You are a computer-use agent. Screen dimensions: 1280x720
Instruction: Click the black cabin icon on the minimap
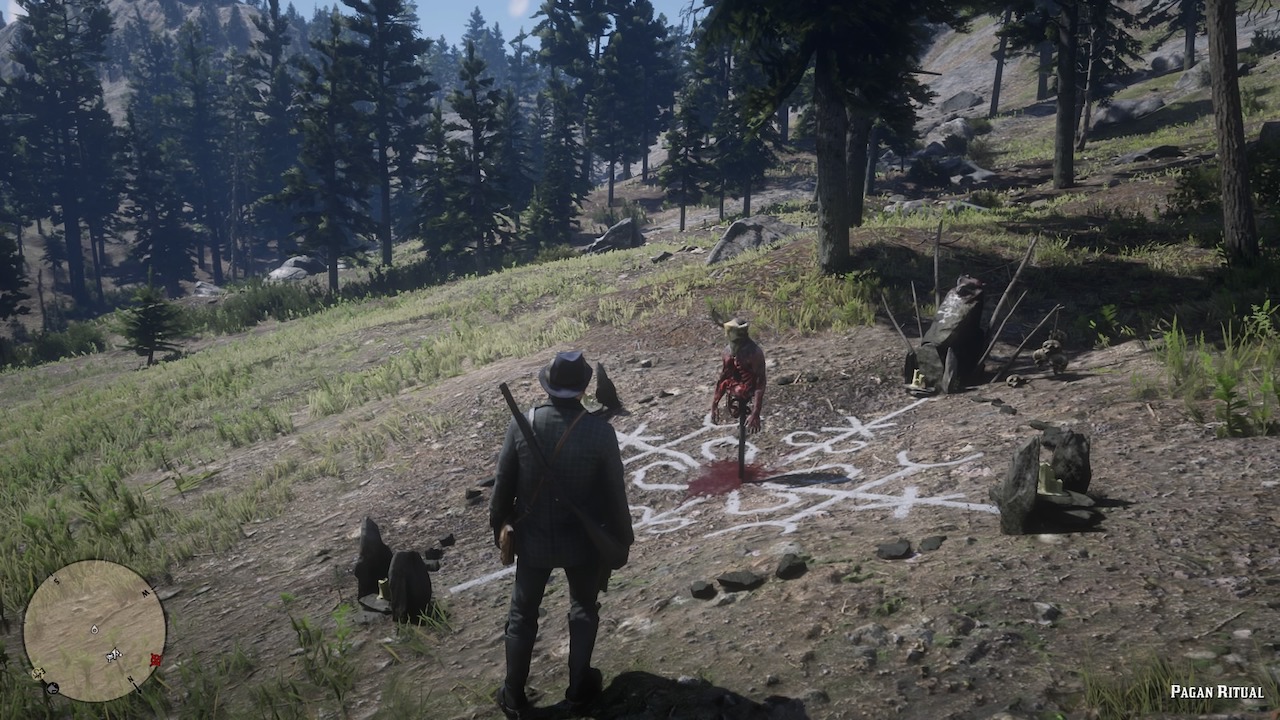point(52,687)
